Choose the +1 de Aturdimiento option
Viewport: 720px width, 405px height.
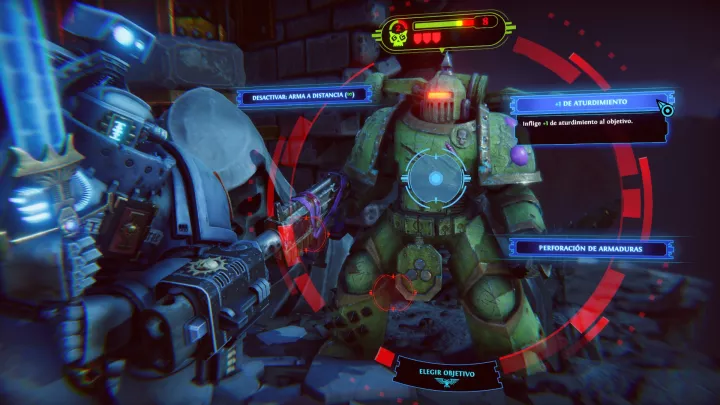[589, 103]
